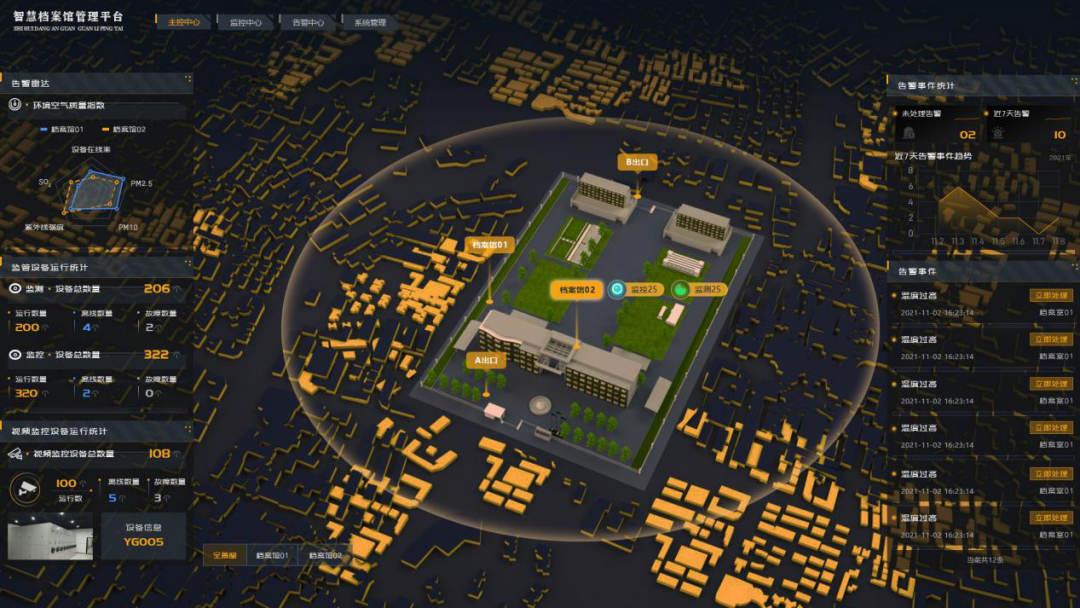Show the 档案馆02 view in the bottom tabs

coord(325,555)
